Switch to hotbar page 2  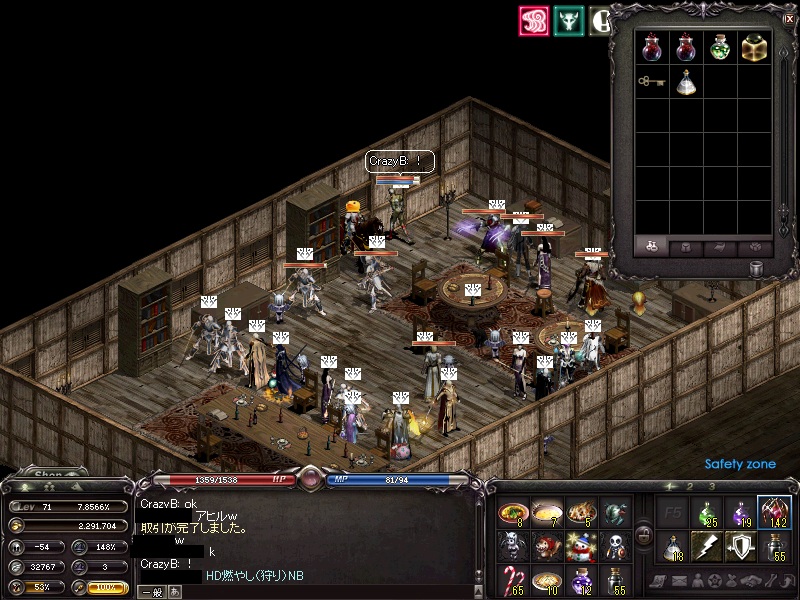pyautogui.click(x=688, y=487)
